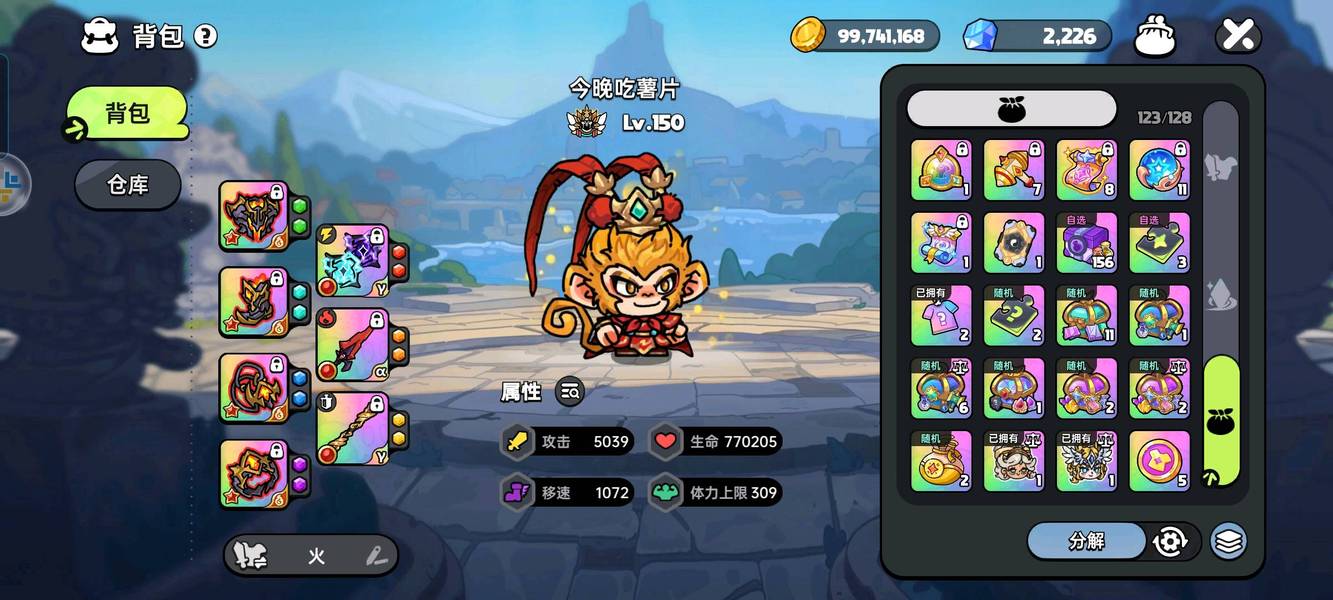Viewport: 1333px width, 600px height.
Task: Click the stacked layers button beside 分解
Action: [1228, 541]
